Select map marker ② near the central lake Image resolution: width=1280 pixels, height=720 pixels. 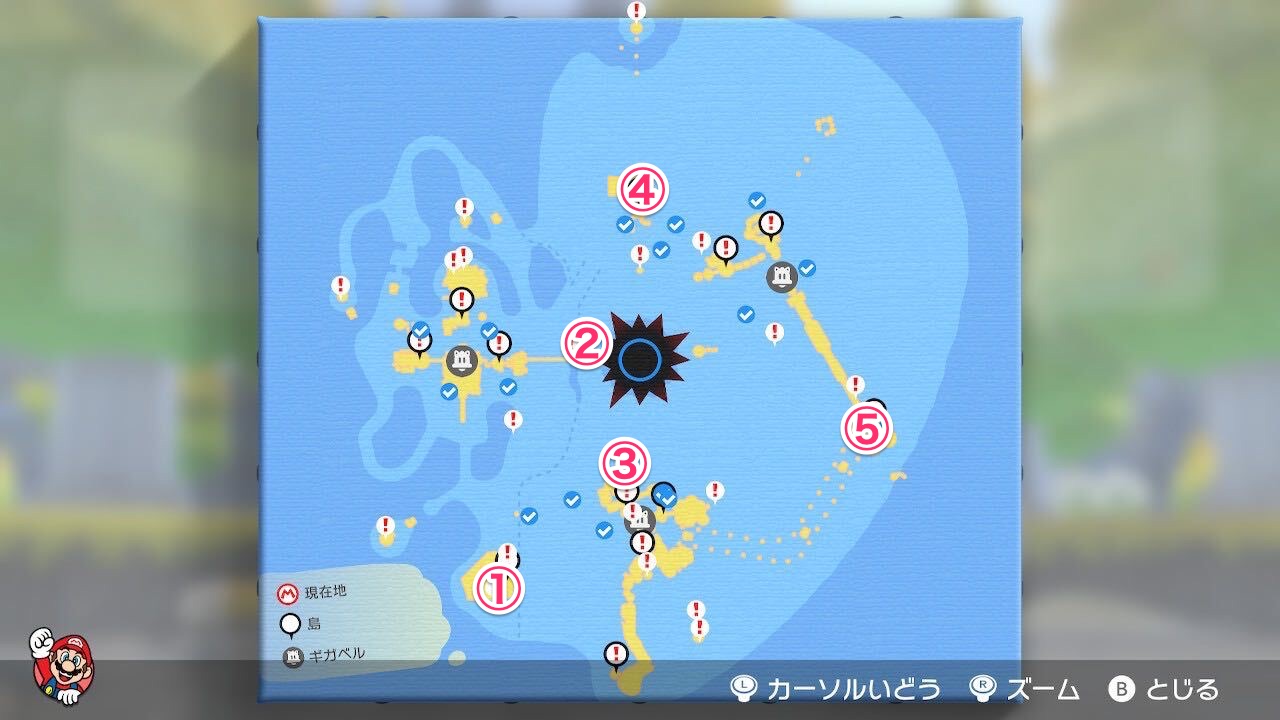click(x=586, y=342)
